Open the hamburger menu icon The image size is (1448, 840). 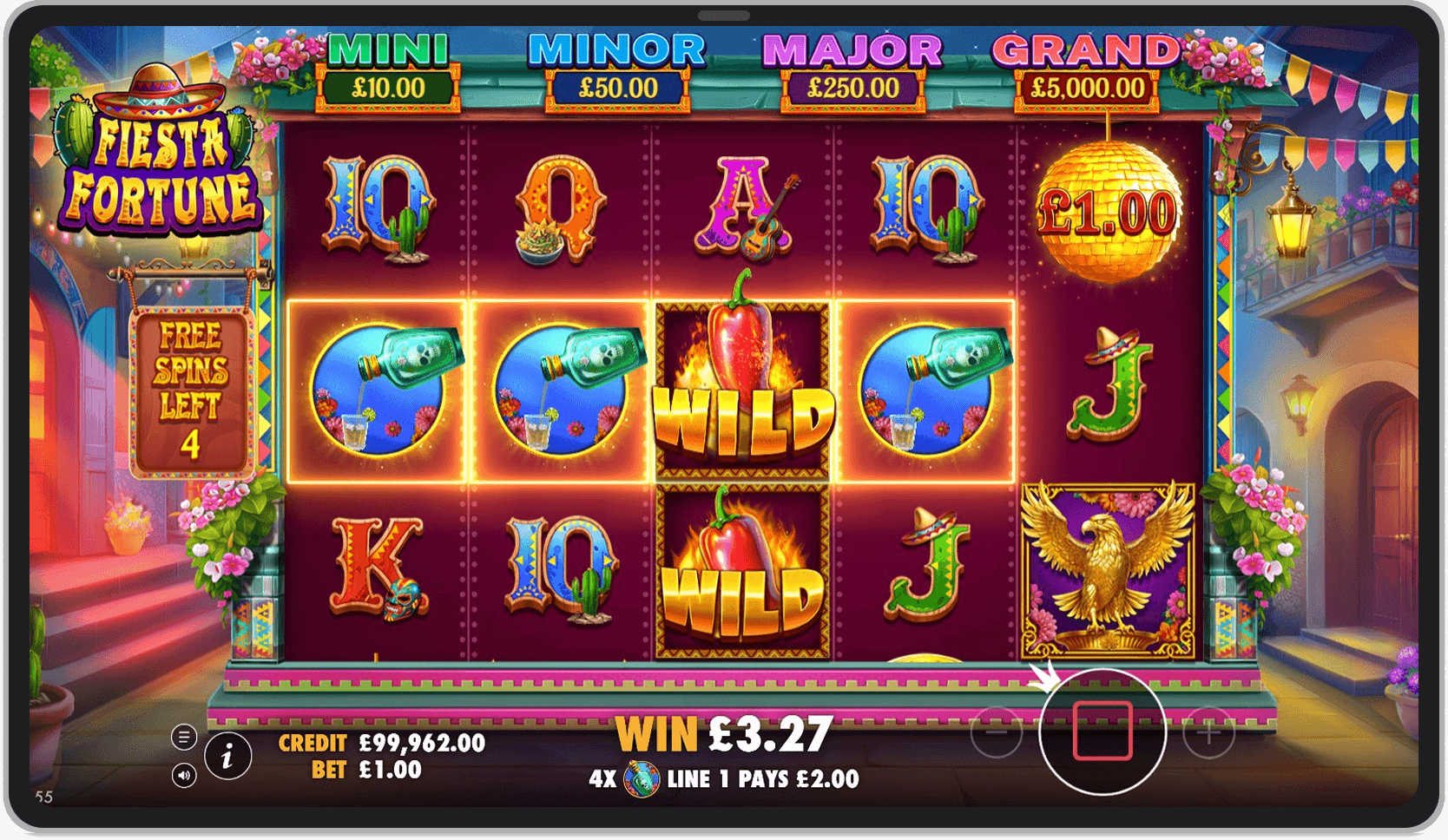[x=184, y=738]
